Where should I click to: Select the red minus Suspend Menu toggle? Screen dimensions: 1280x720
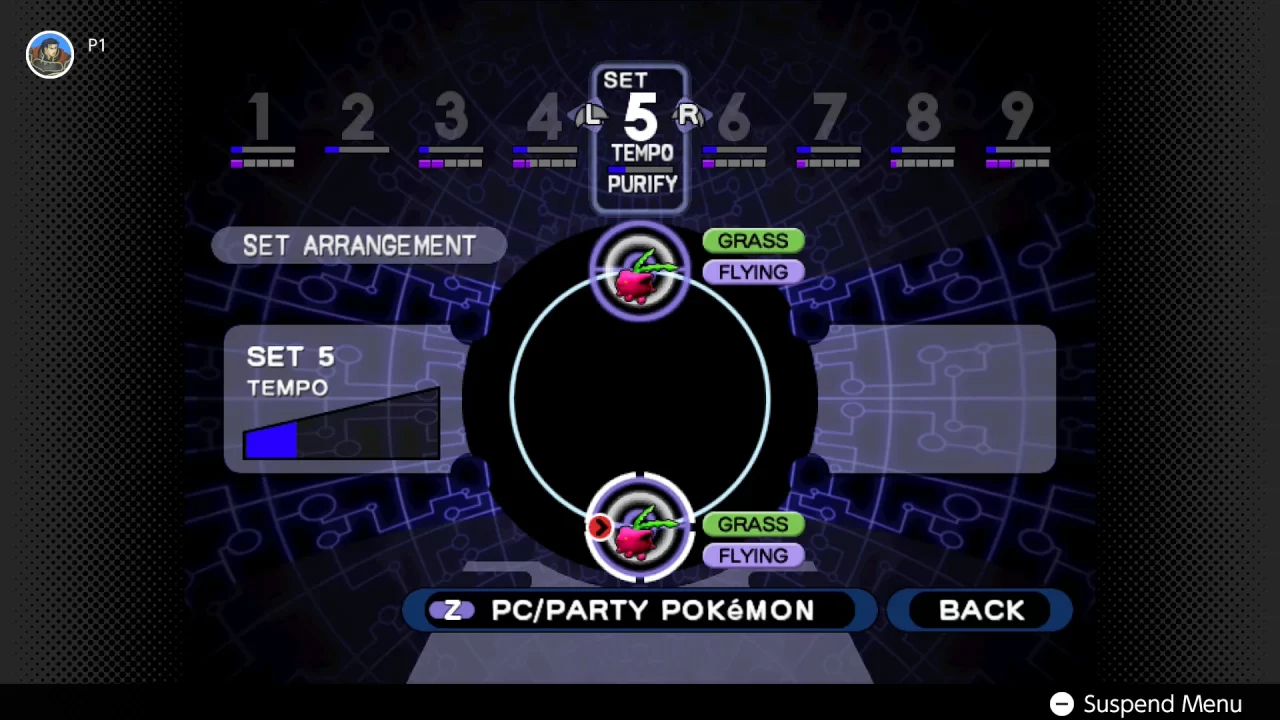[1061, 704]
